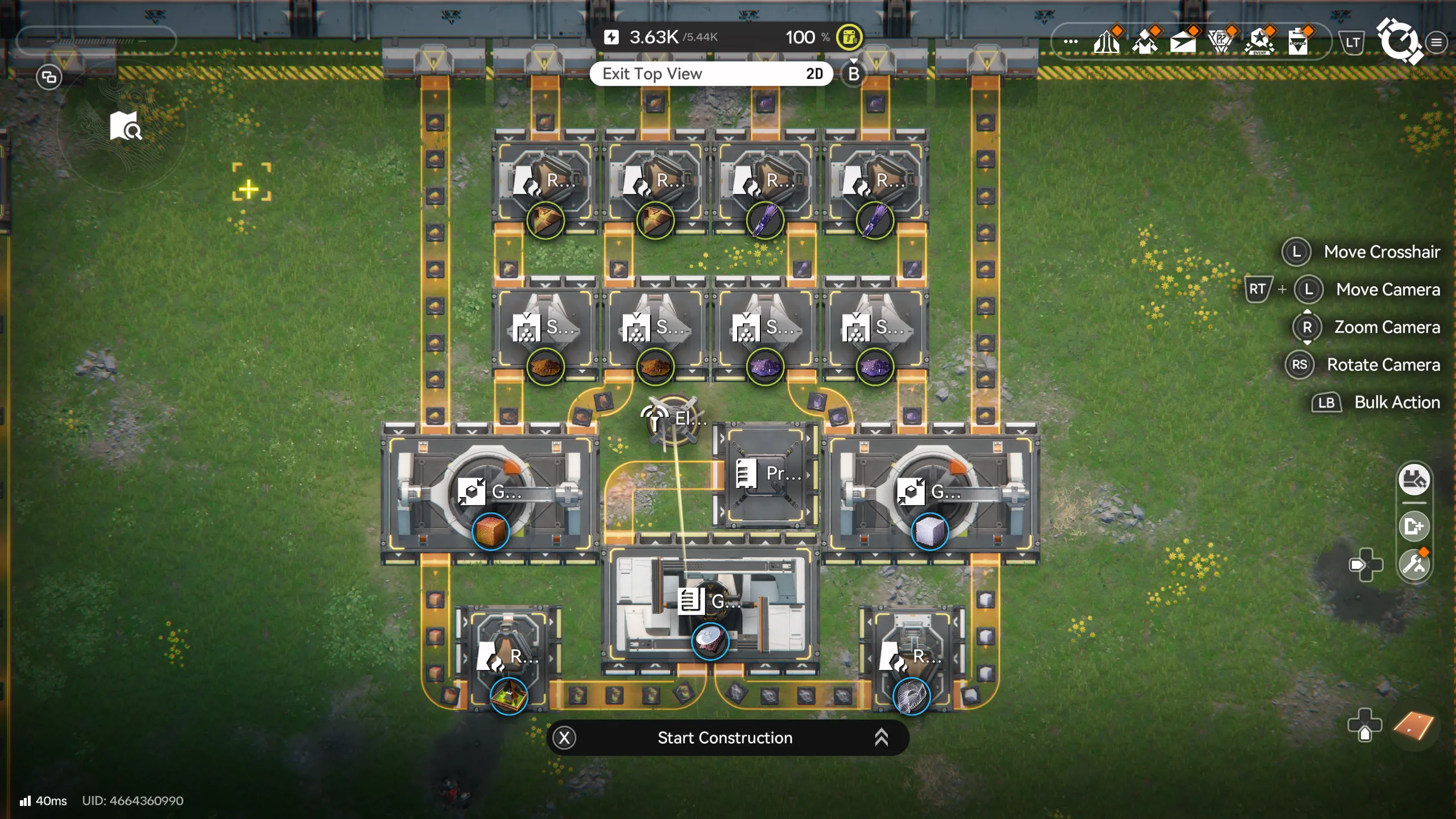Open the box-with-diamonds icon in top bar
Image resolution: width=1456 pixels, height=819 pixels.
1144,42
